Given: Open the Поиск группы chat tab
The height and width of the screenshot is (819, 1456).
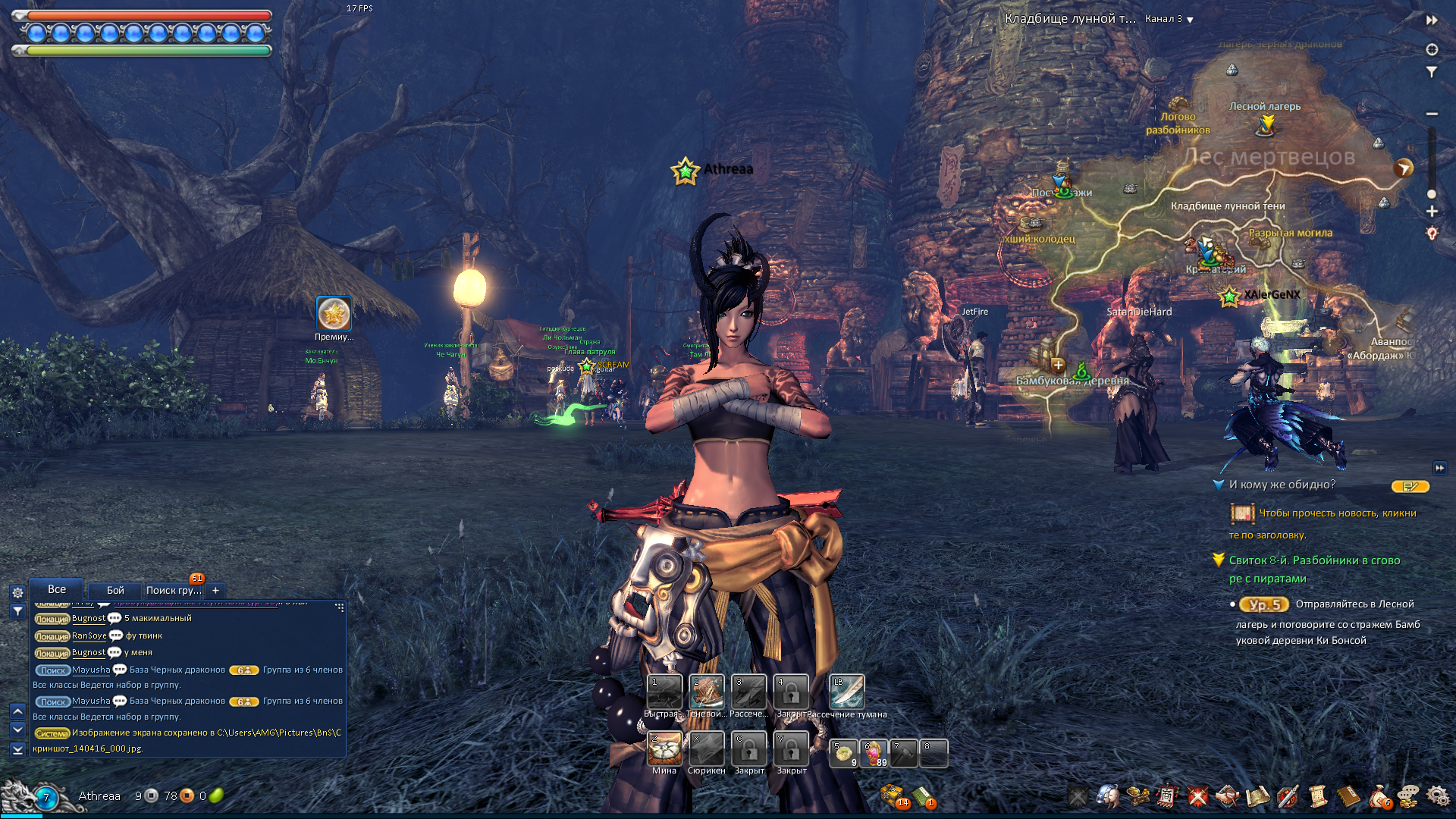Looking at the screenshot, I should tap(174, 590).
